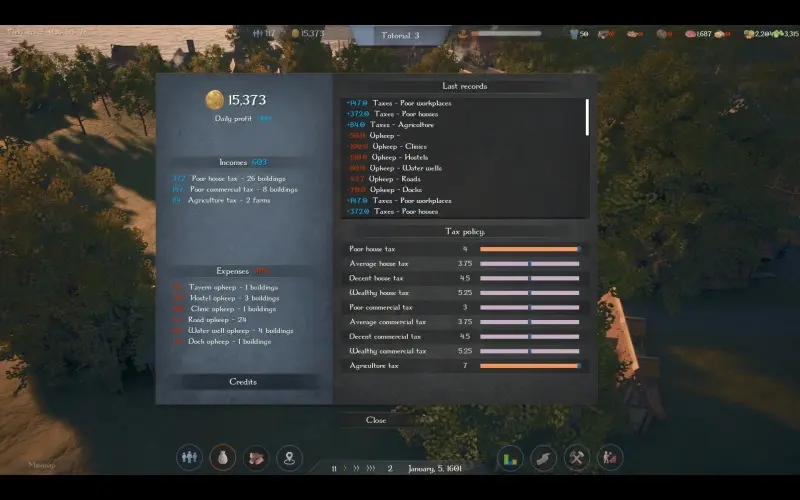Open the wood logs resources icon
The height and width of the screenshot is (500, 800).
pos(256,458)
